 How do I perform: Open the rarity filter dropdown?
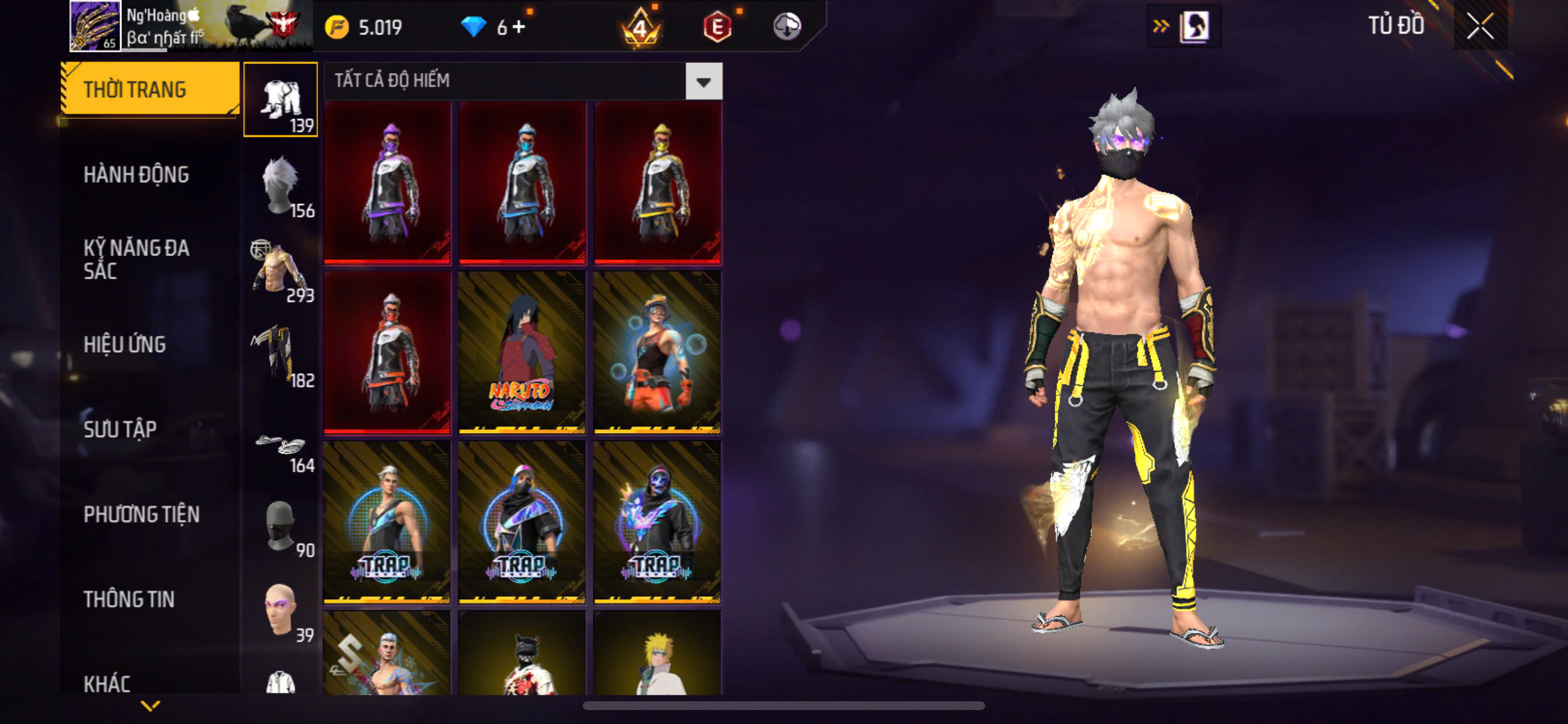[x=703, y=82]
